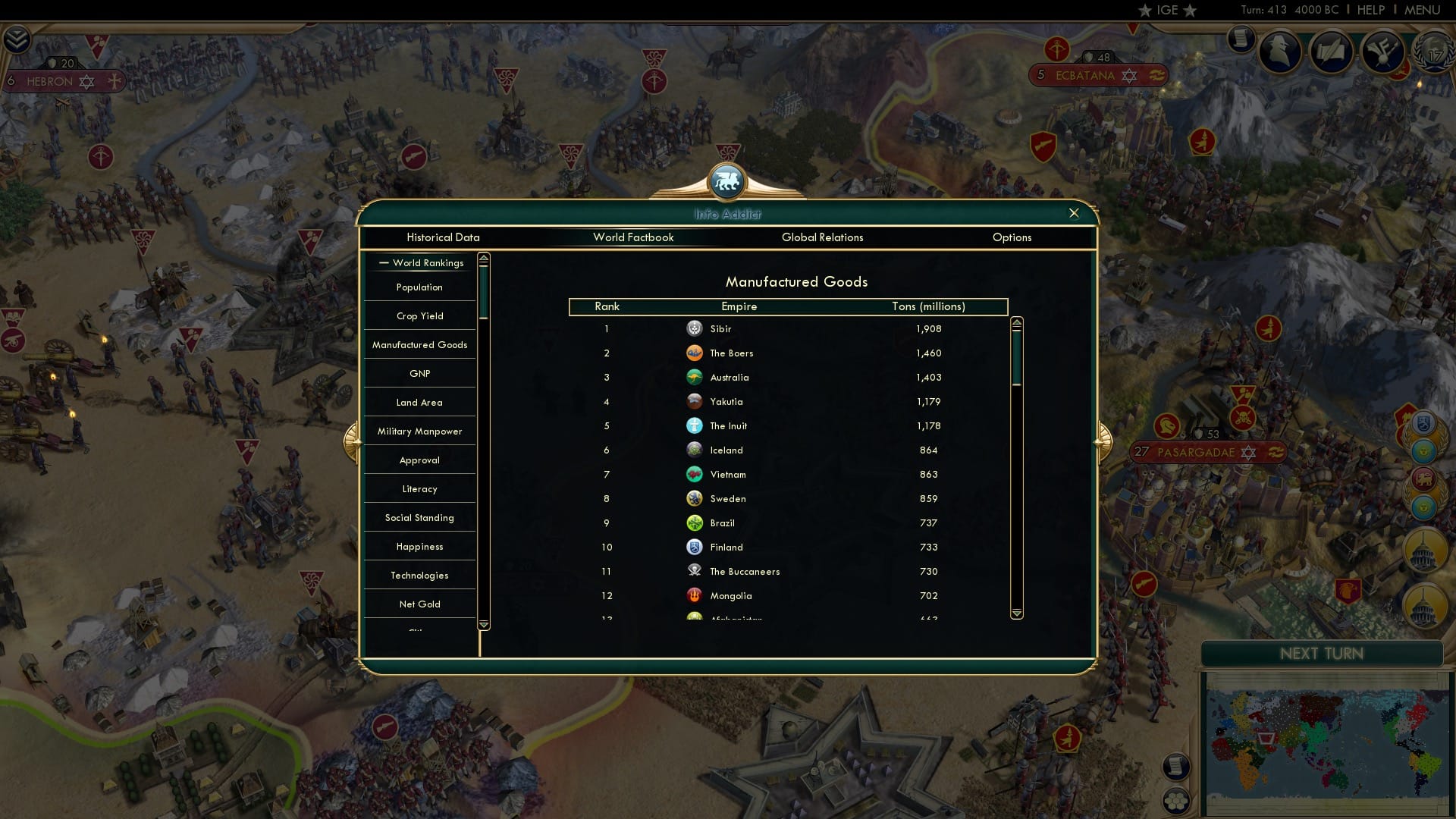Open the Espionage overview spy icon
This screenshot has width=1456, height=819.
point(1280,52)
